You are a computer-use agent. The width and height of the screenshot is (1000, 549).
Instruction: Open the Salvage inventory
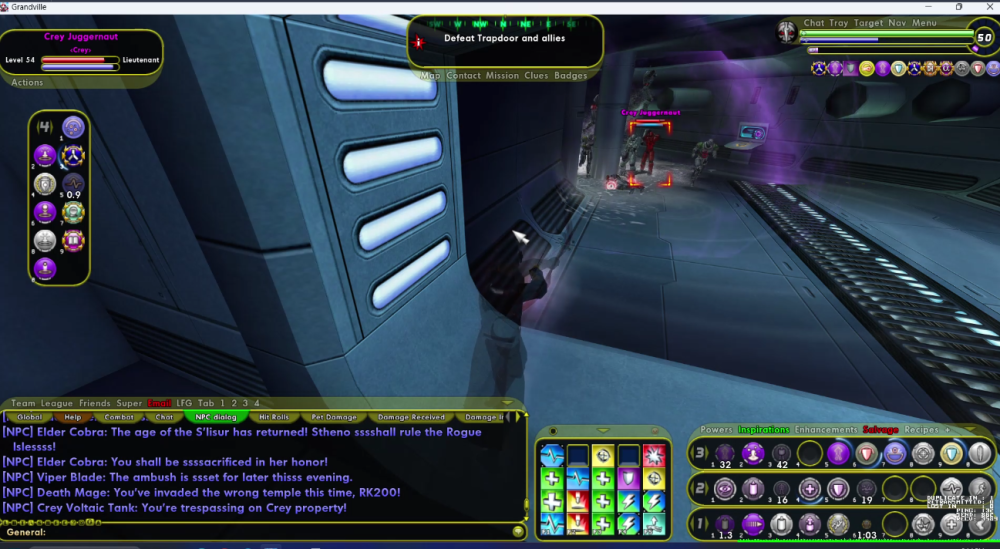click(881, 430)
